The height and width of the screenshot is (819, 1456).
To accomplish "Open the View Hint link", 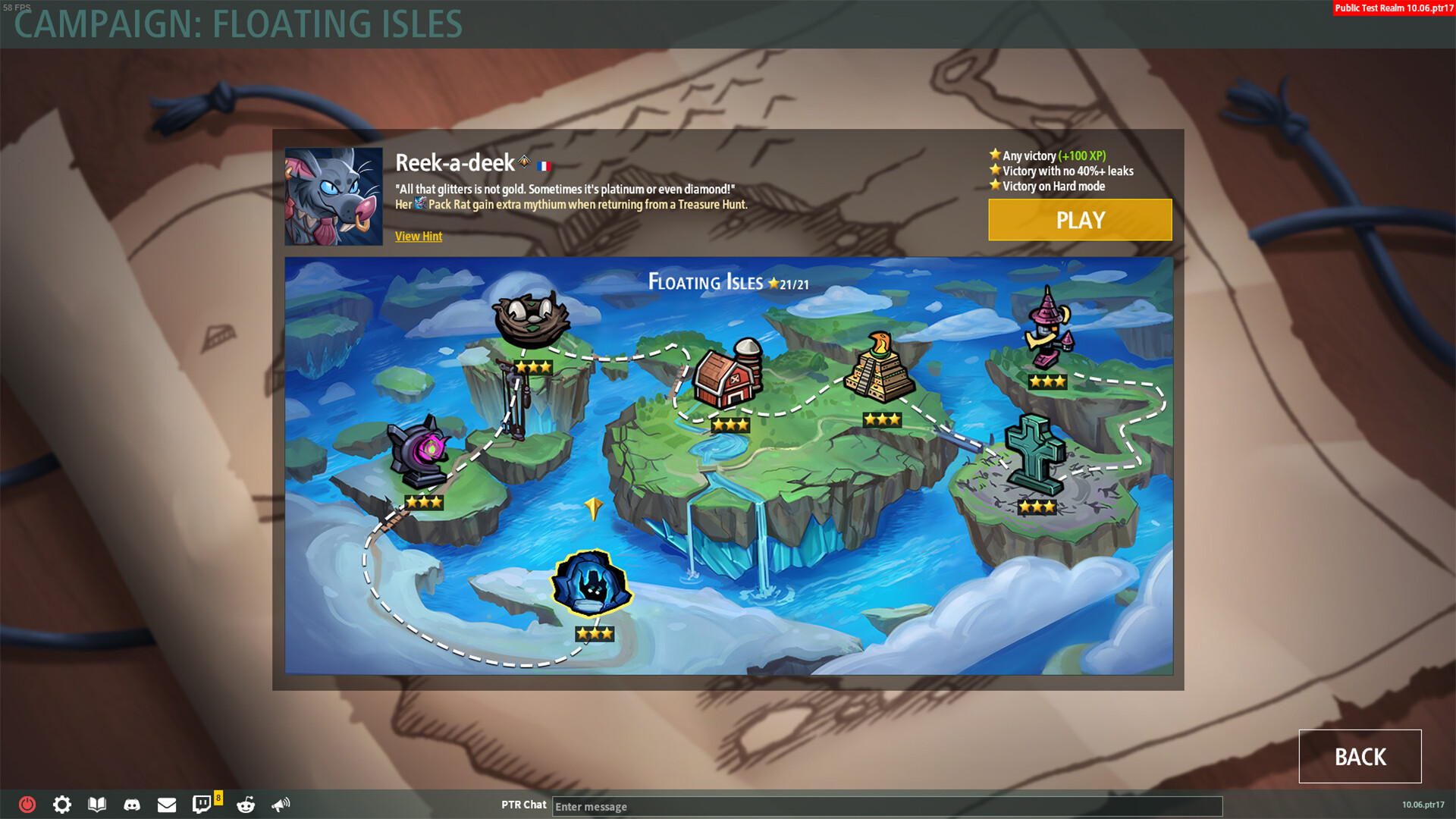I will (x=418, y=237).
